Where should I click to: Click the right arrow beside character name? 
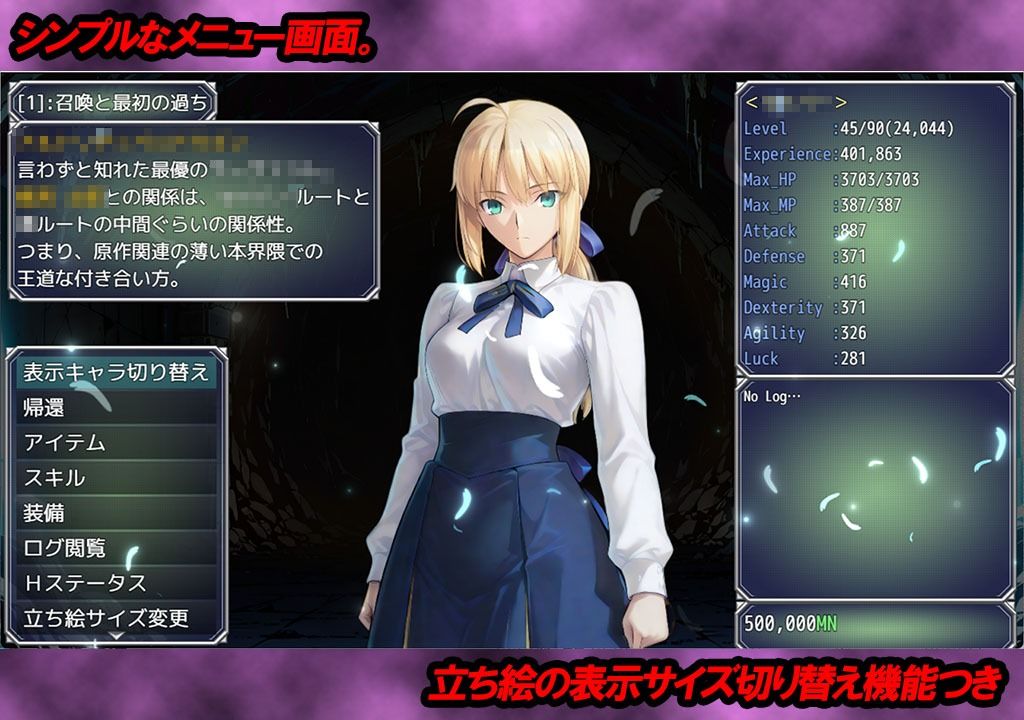point(841,102)
